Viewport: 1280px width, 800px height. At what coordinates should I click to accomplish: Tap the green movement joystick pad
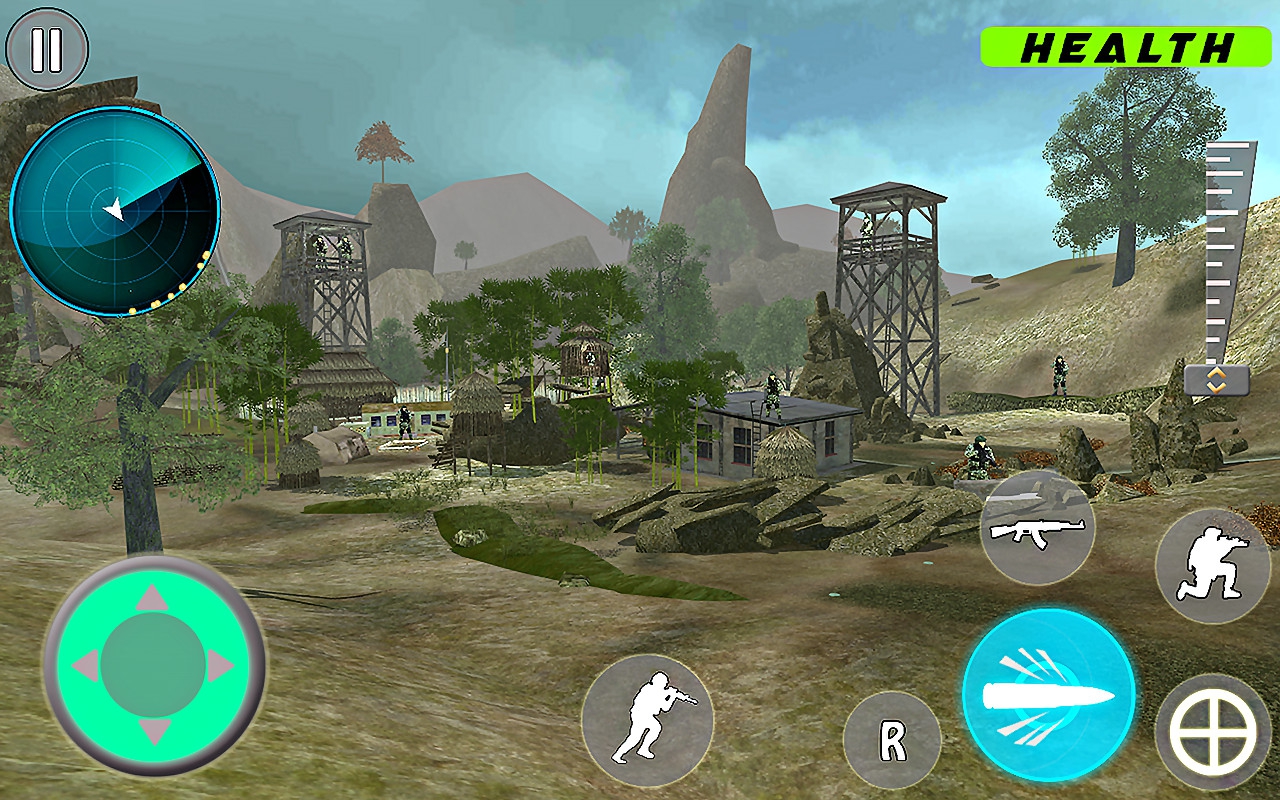point(153,665)
